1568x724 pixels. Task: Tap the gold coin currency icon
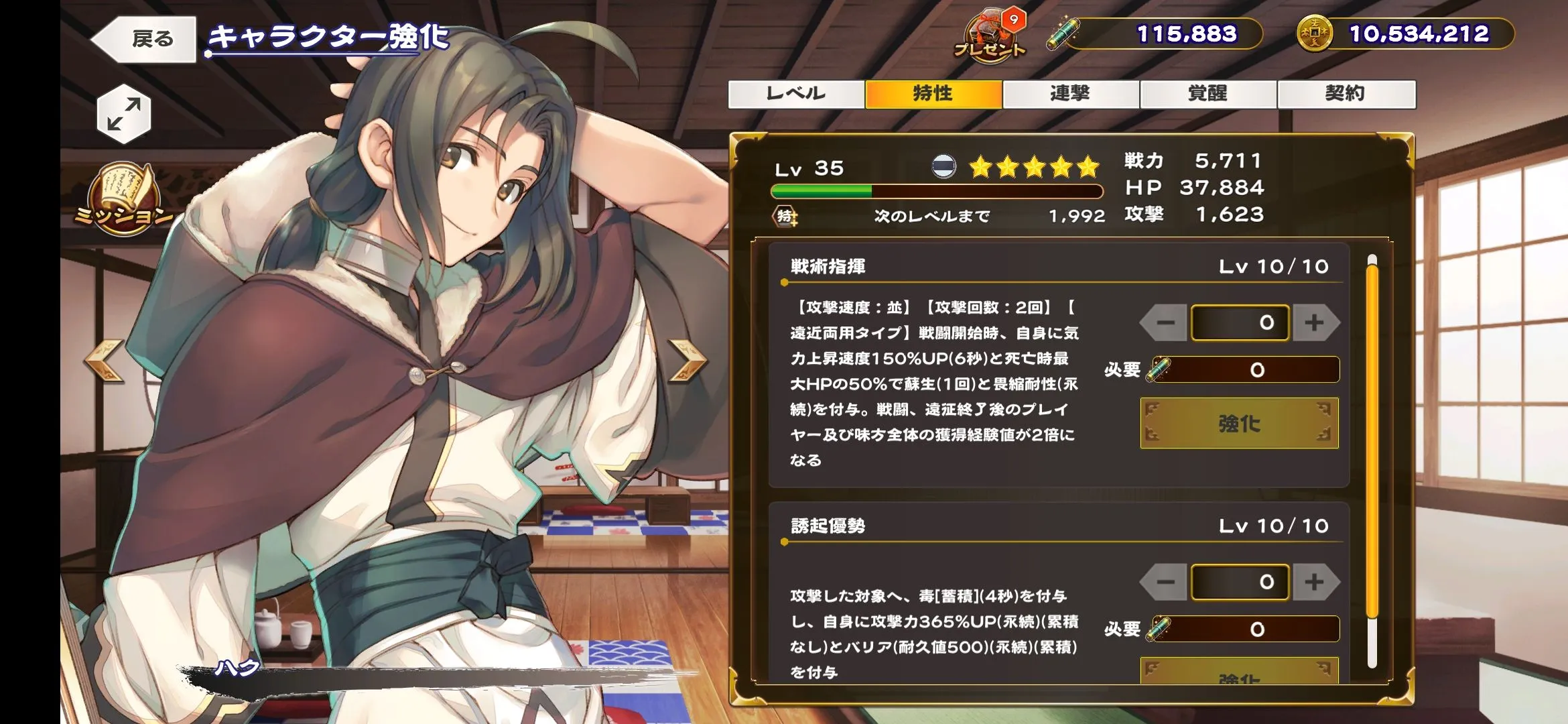pyautogui.click(x=1314, y=34)
